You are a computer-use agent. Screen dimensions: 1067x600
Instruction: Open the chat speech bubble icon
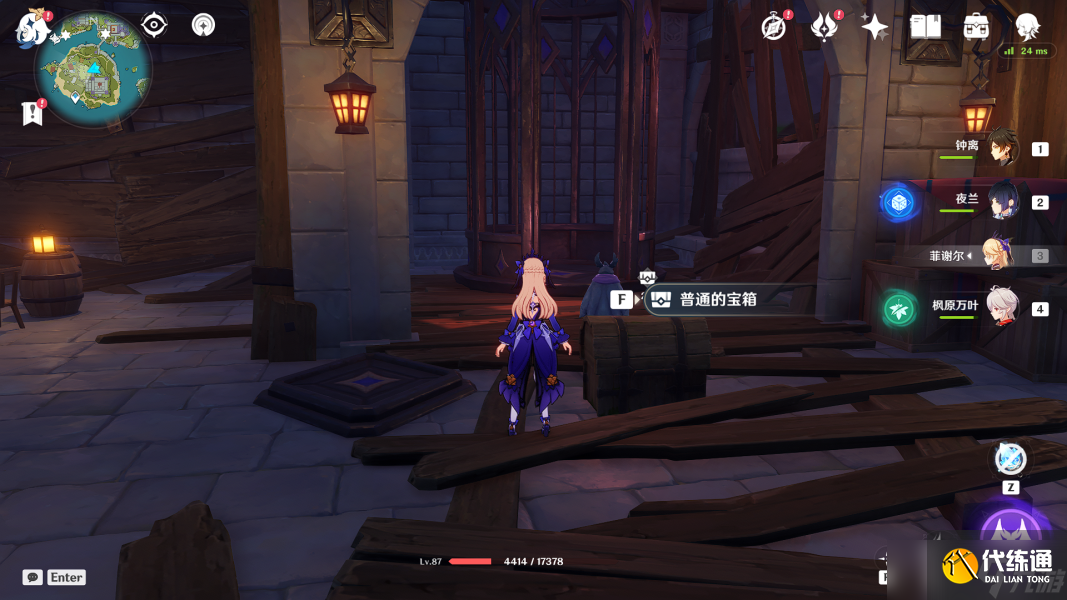click(33, 577)
